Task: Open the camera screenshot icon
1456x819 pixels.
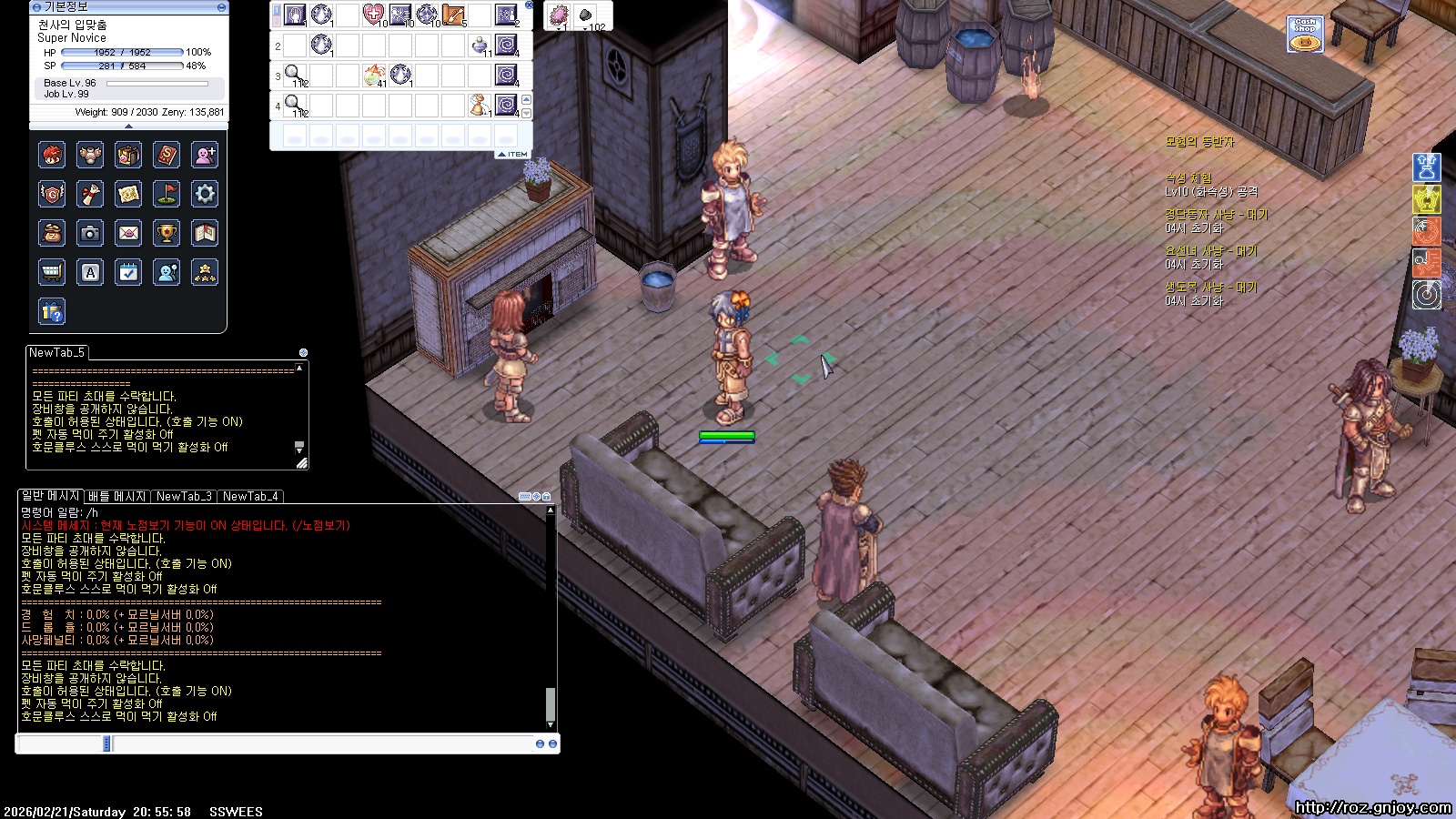Action: tap(90, 233)
